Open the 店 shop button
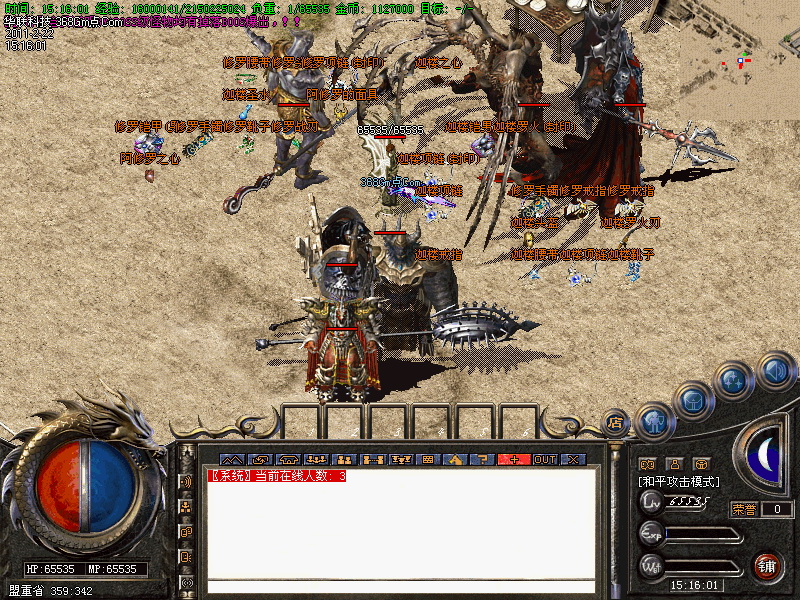This screenshot has width=800, height=600. pos(616,421)
